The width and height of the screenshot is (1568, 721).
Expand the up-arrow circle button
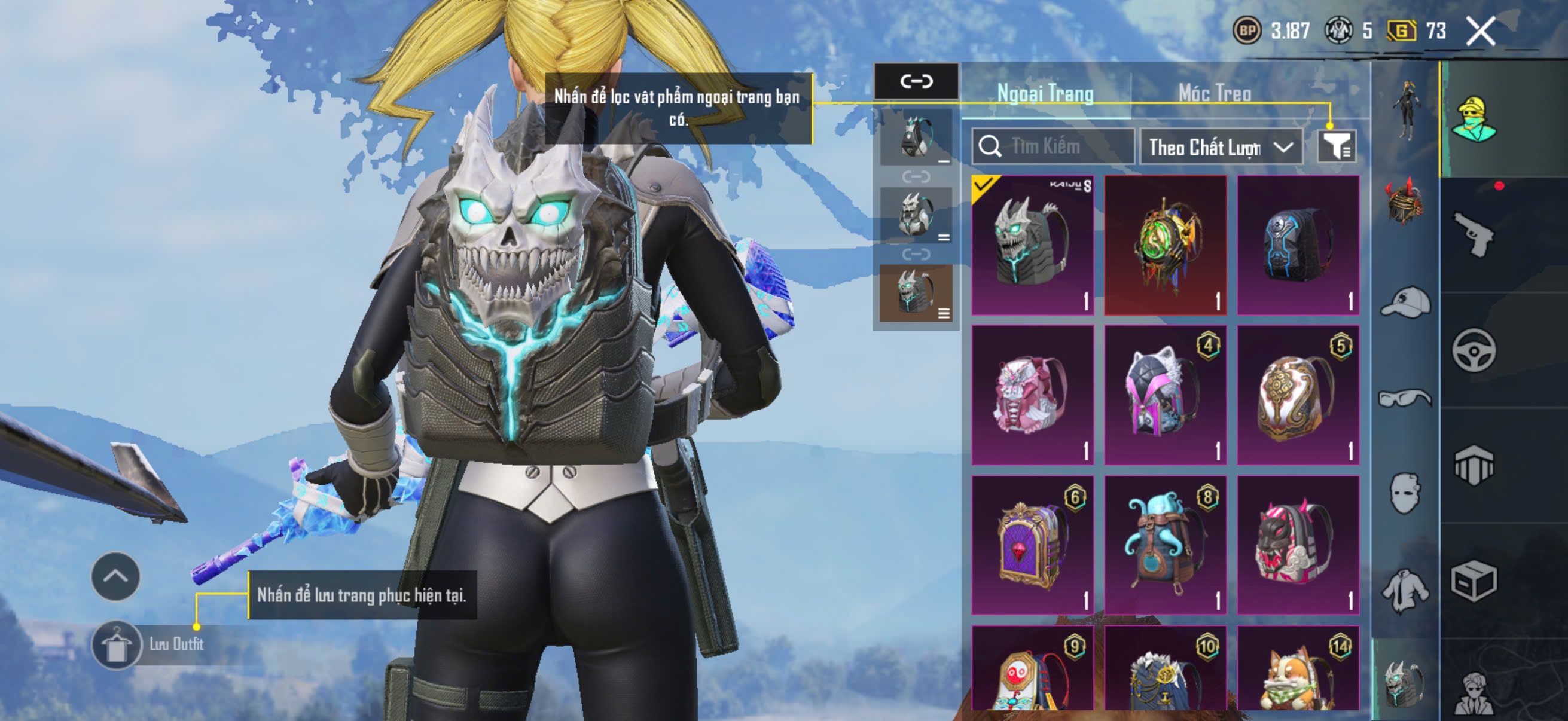(115, 576)
